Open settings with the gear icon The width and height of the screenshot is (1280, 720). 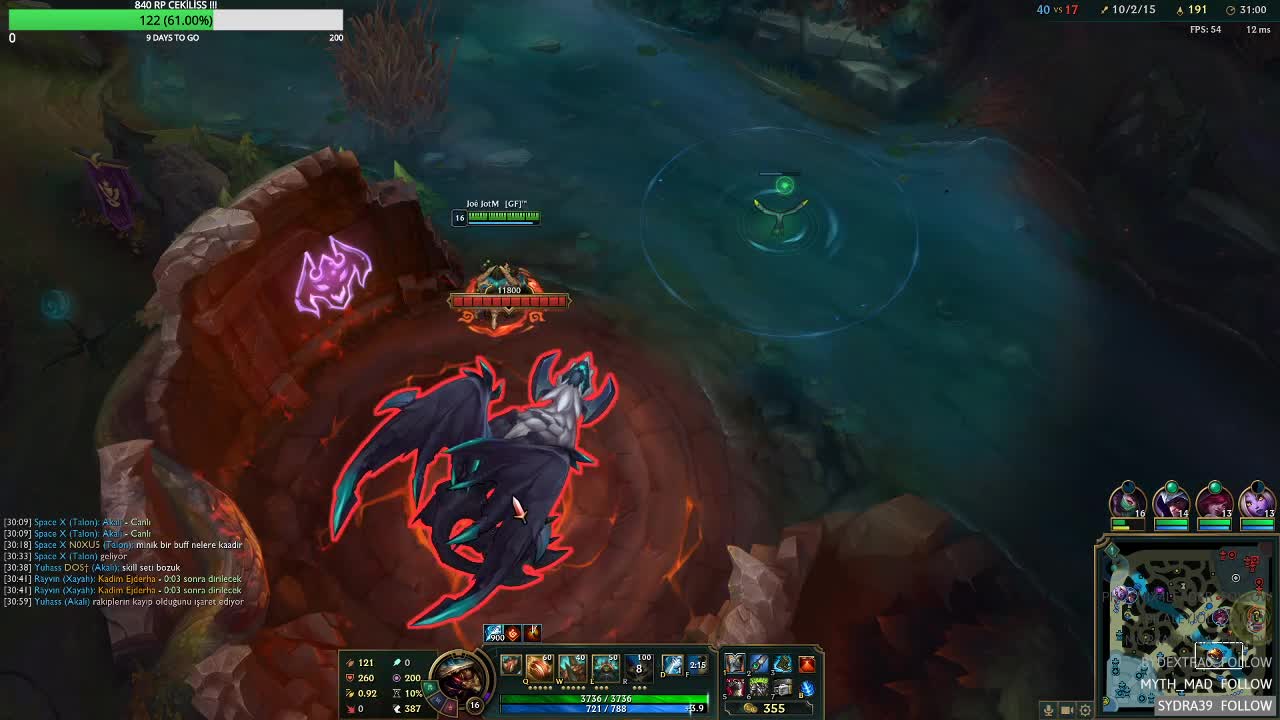[1085, 710]
